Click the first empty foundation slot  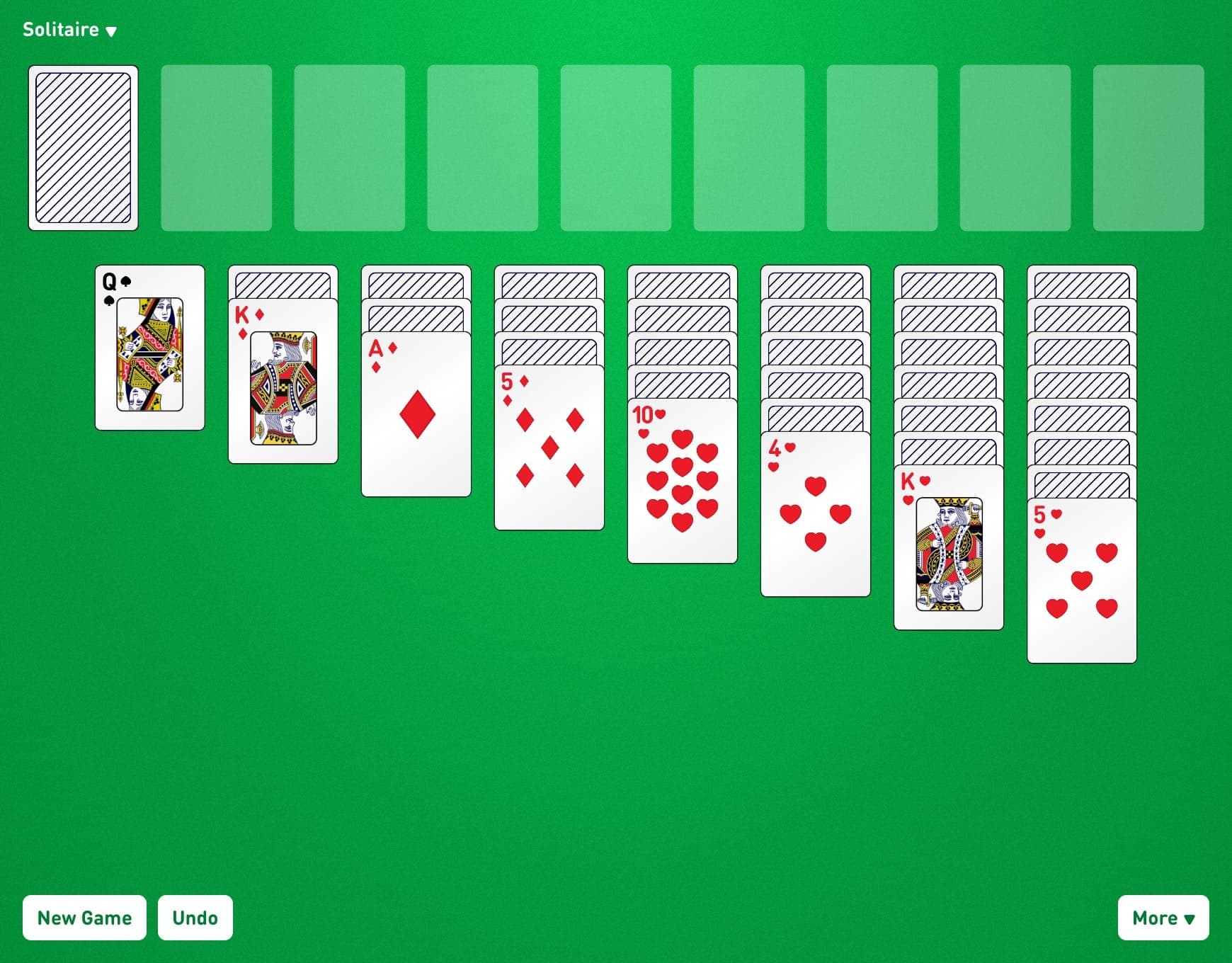[x=216, y=147]
